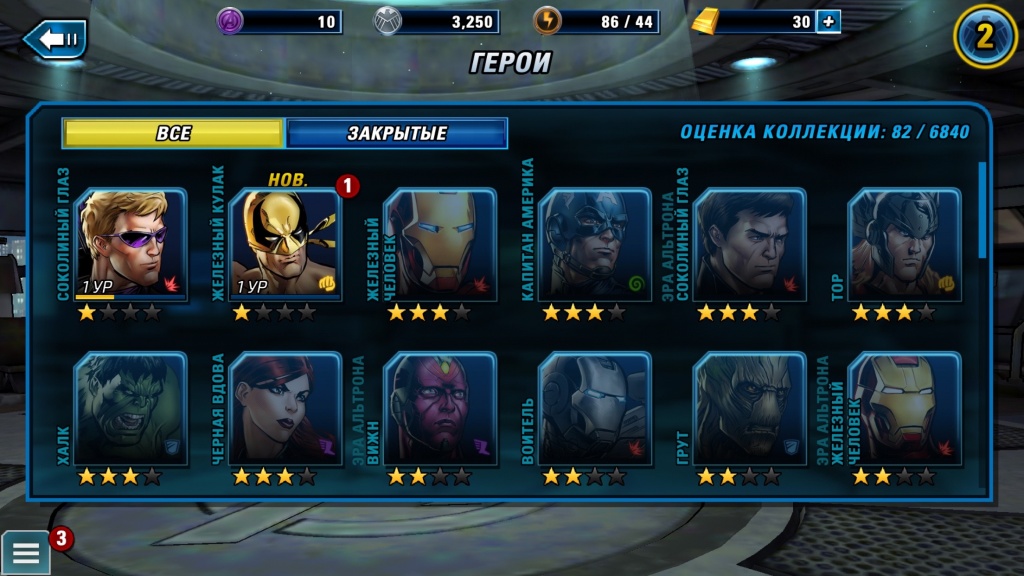Tap the player level 2 badge
Image resolution: width=1024 pixels, height=576 pixels.
click(985, 37)
